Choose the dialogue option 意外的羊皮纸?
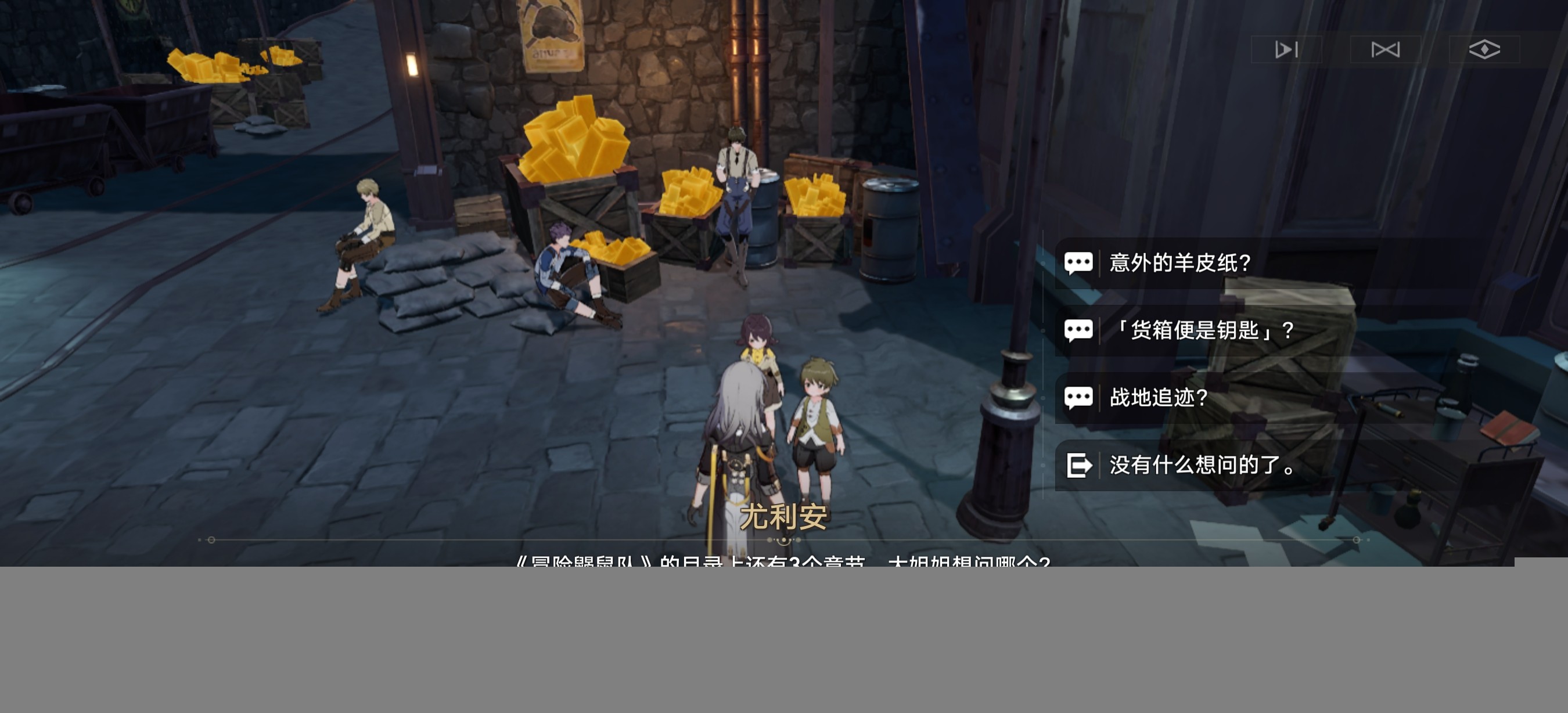The width and height of the screenshot is (1568, 713). pos(1179,263)
